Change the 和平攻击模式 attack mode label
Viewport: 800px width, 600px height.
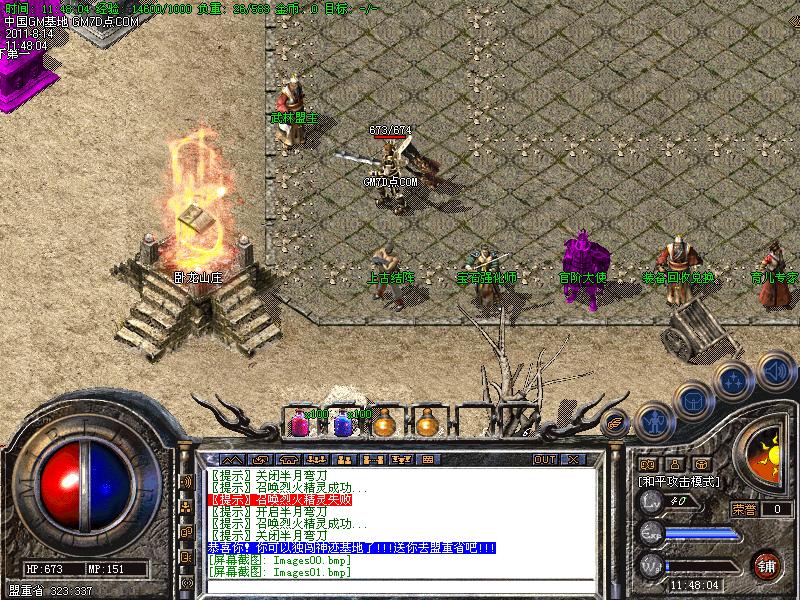click(680, 481)
